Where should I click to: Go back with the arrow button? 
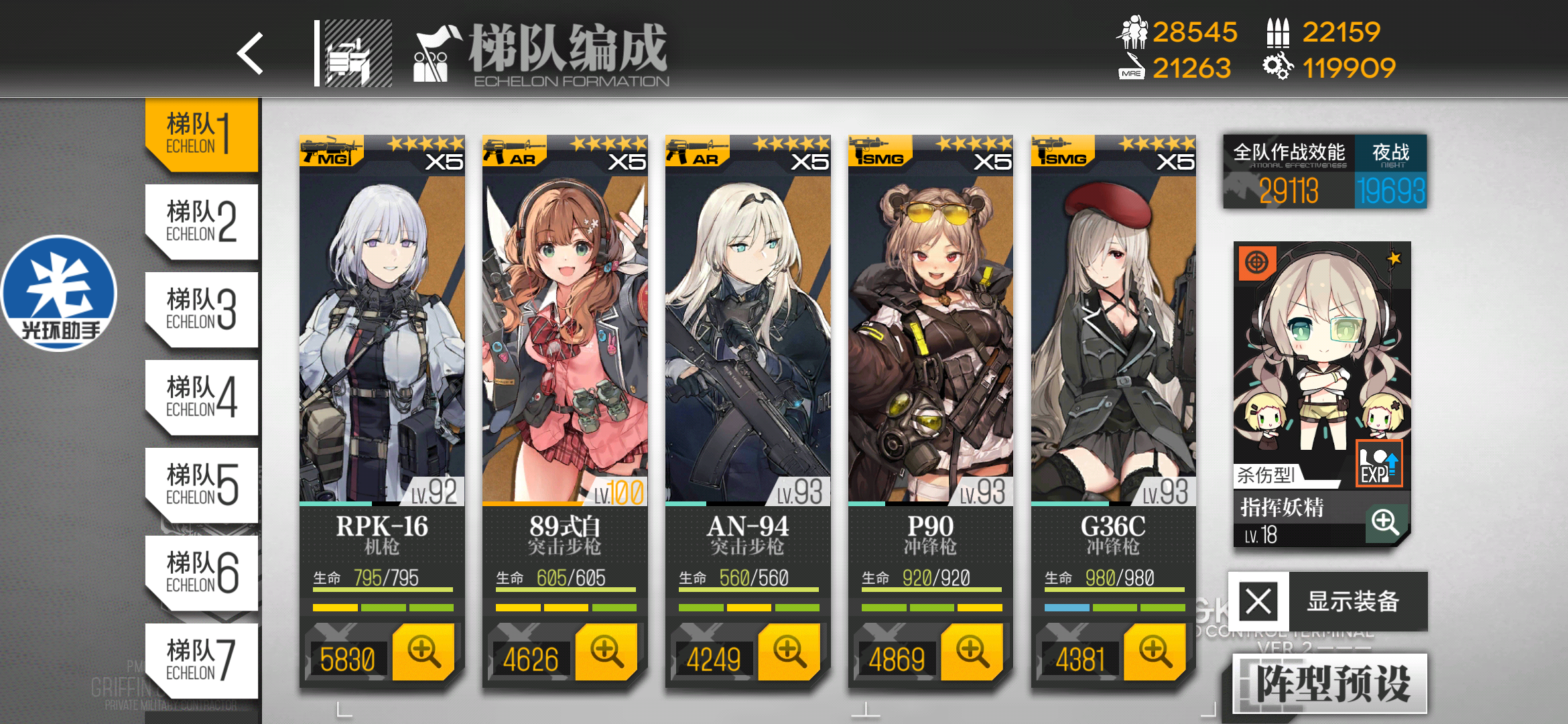point(250,54)
